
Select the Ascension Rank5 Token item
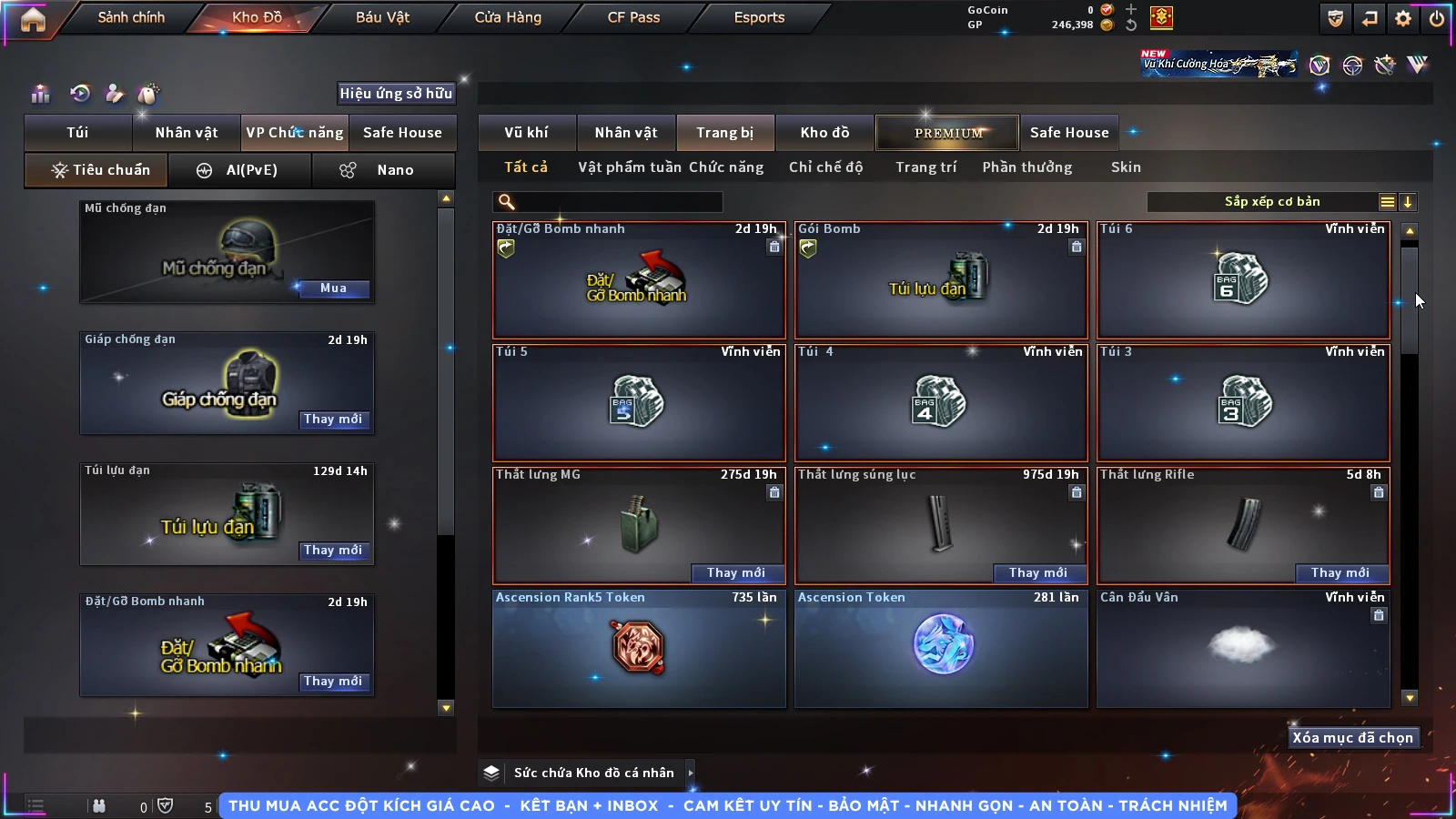coord(639,648)
